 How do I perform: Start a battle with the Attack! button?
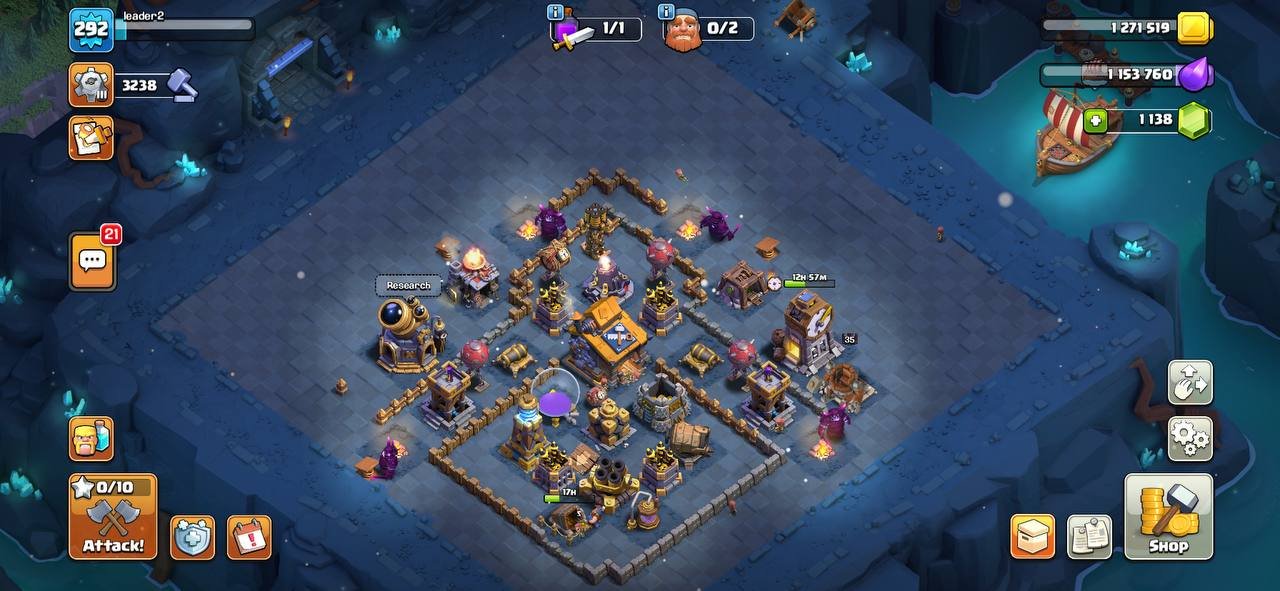tap(113, 516)
